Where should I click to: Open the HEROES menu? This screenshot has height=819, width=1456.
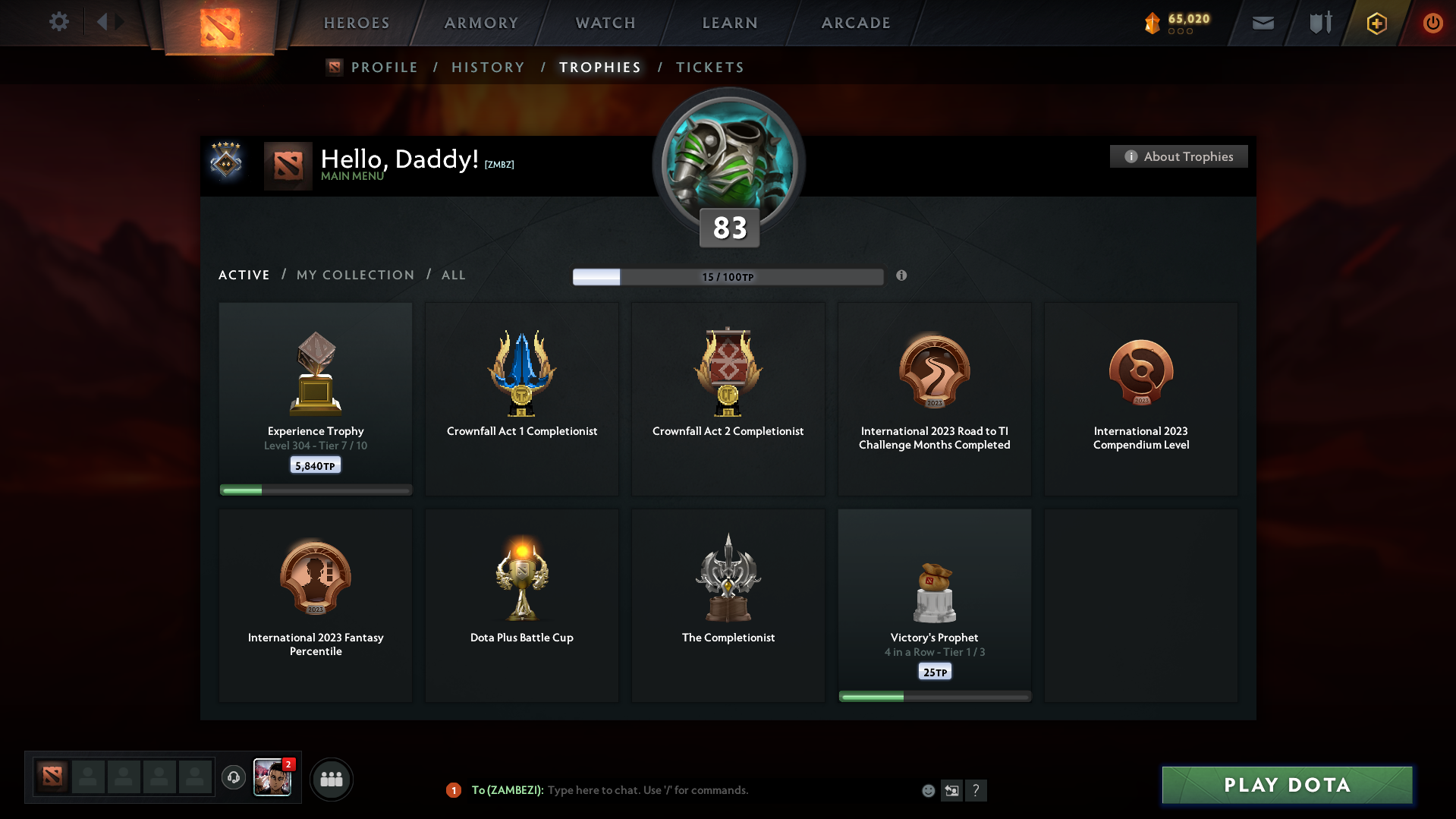(x=356, y=23)
